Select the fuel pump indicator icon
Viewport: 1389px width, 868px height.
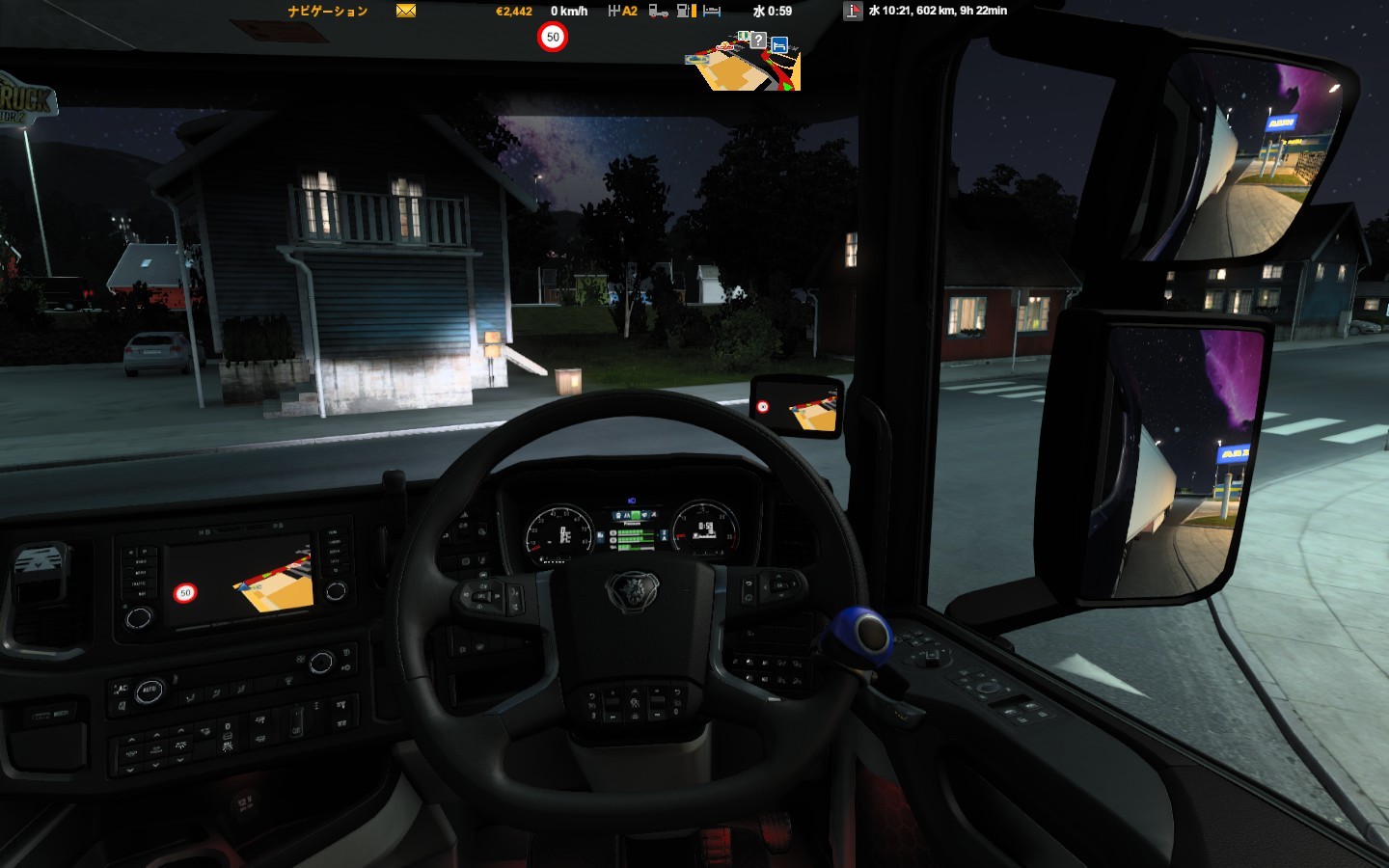pyautogui.click(x=686, y=11)
